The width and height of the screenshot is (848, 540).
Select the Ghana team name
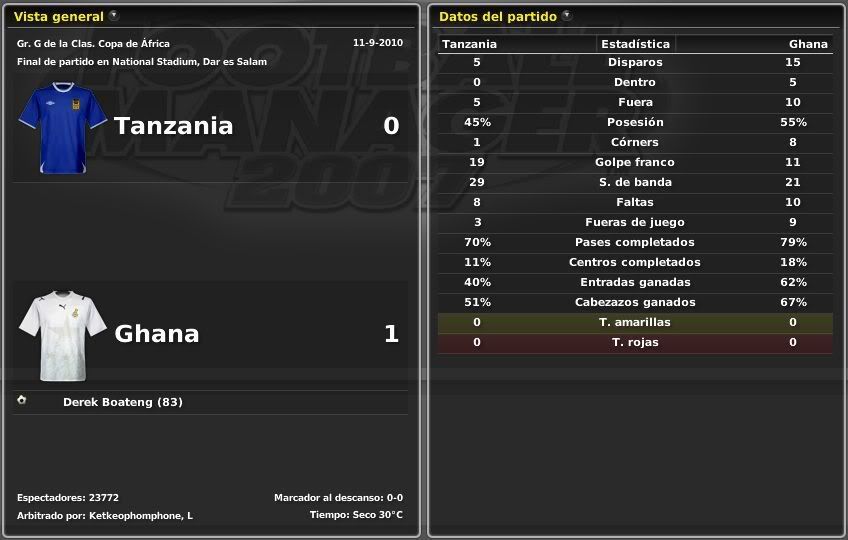[157, 334]
